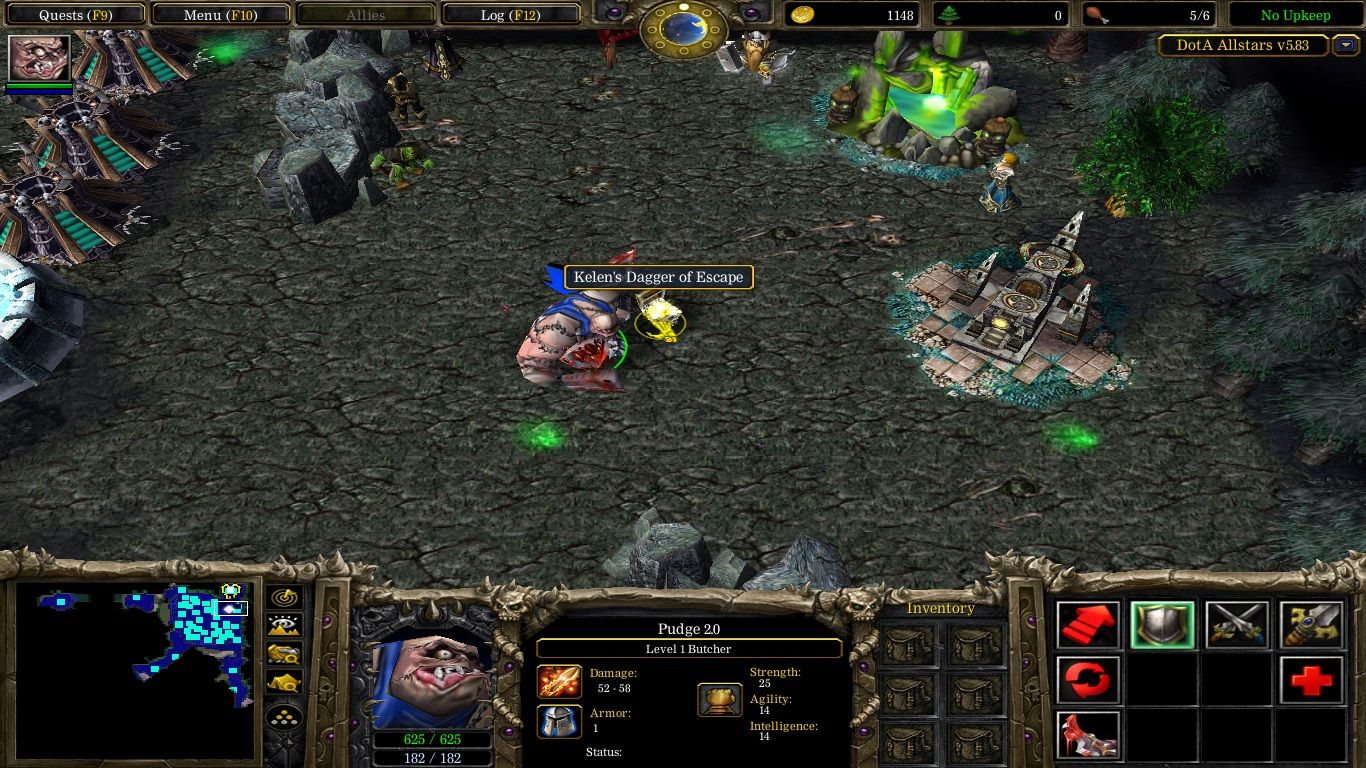This screenshot has height=768, width=1366.
Task: Open the Allies panel
Action: click(365, 14)
